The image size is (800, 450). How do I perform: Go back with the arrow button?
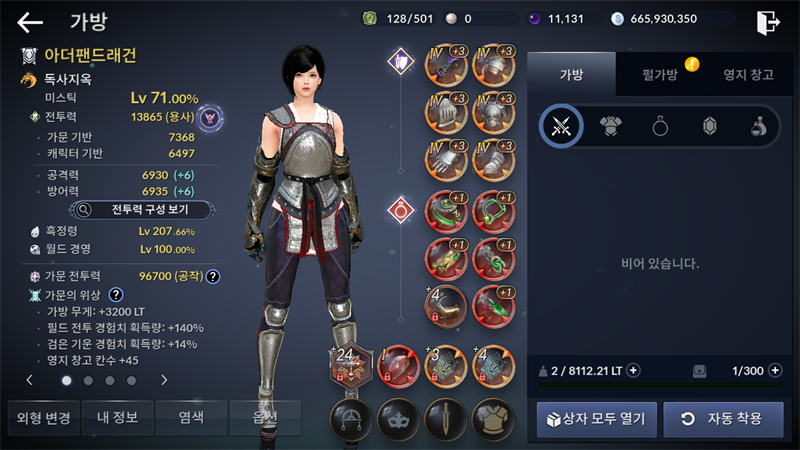point(30,21)
